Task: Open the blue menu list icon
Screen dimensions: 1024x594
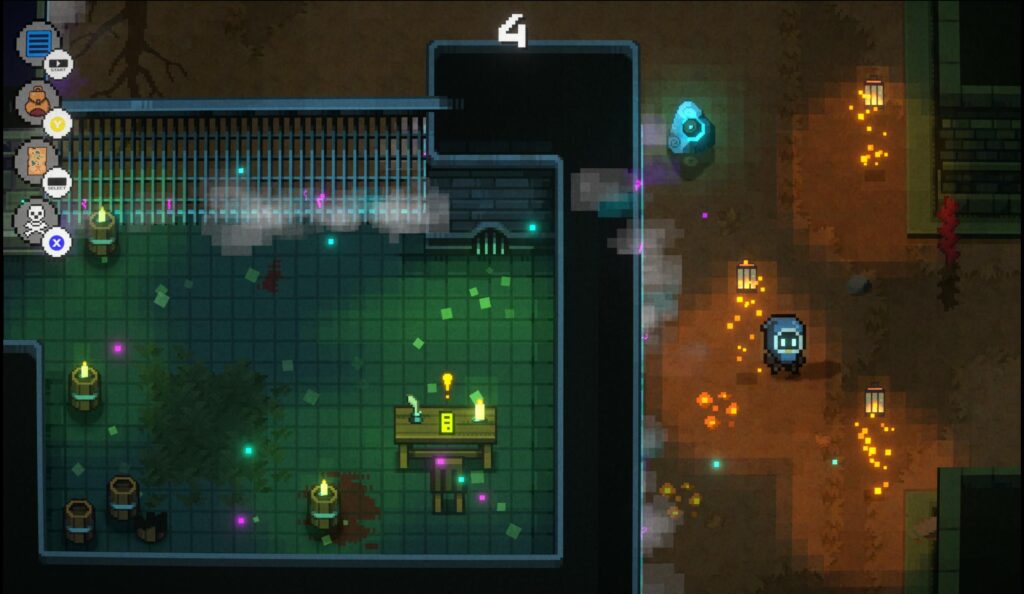Action: [38, 43]
